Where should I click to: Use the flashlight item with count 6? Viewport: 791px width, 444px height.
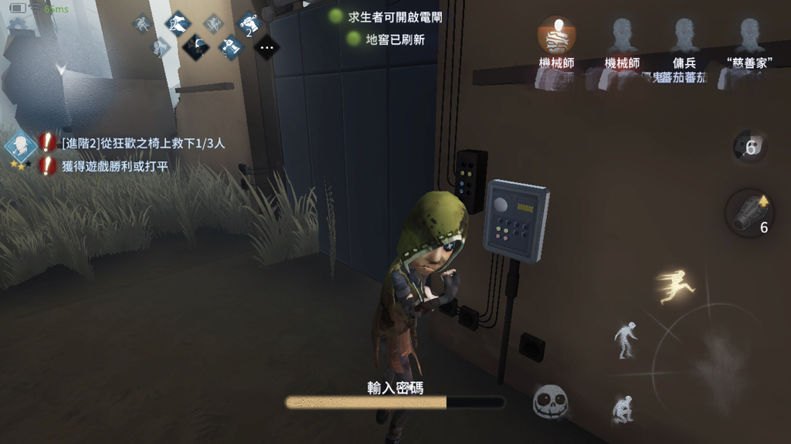point(750,212)
